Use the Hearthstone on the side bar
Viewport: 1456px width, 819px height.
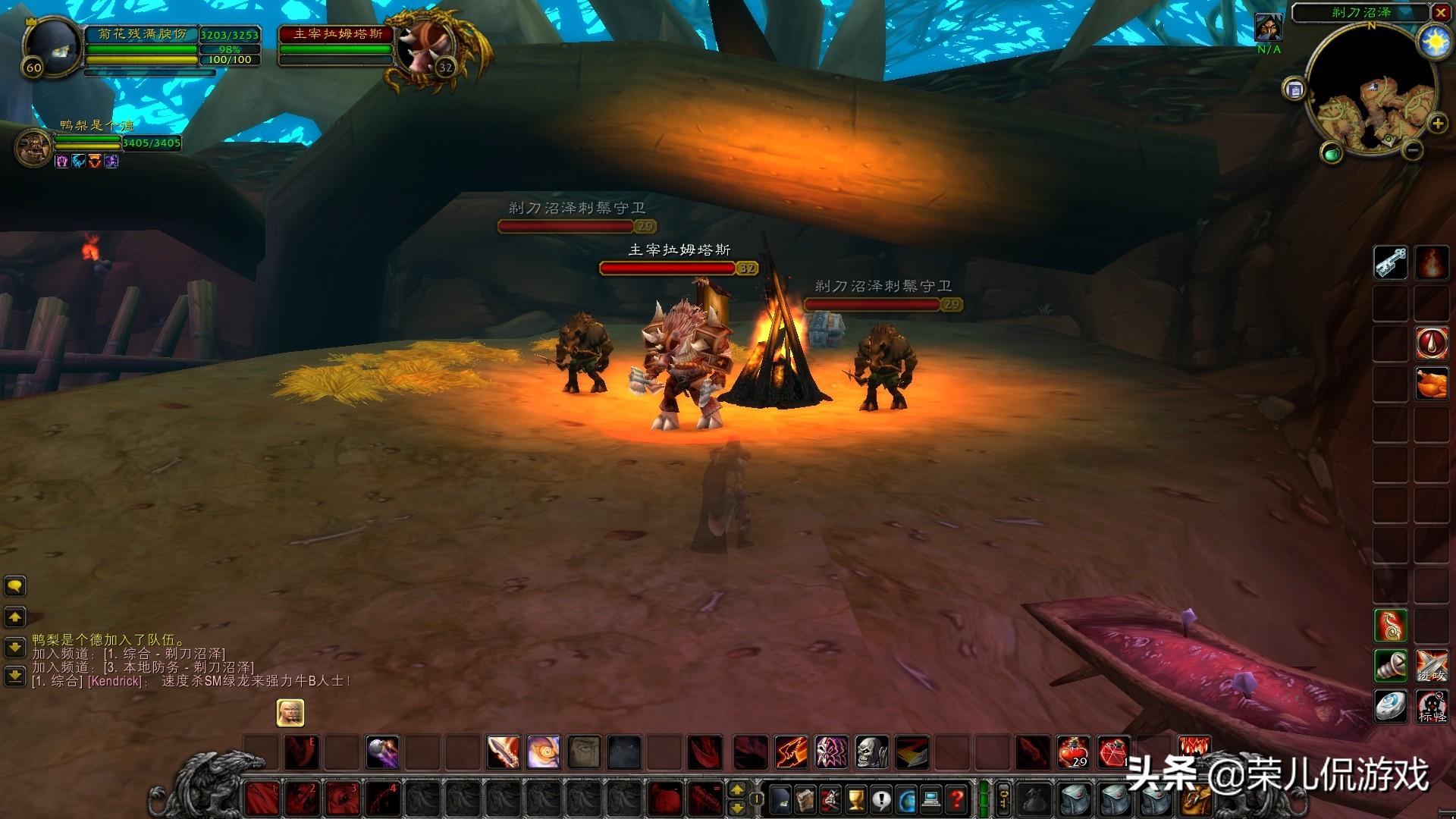tap(1390, 707)
